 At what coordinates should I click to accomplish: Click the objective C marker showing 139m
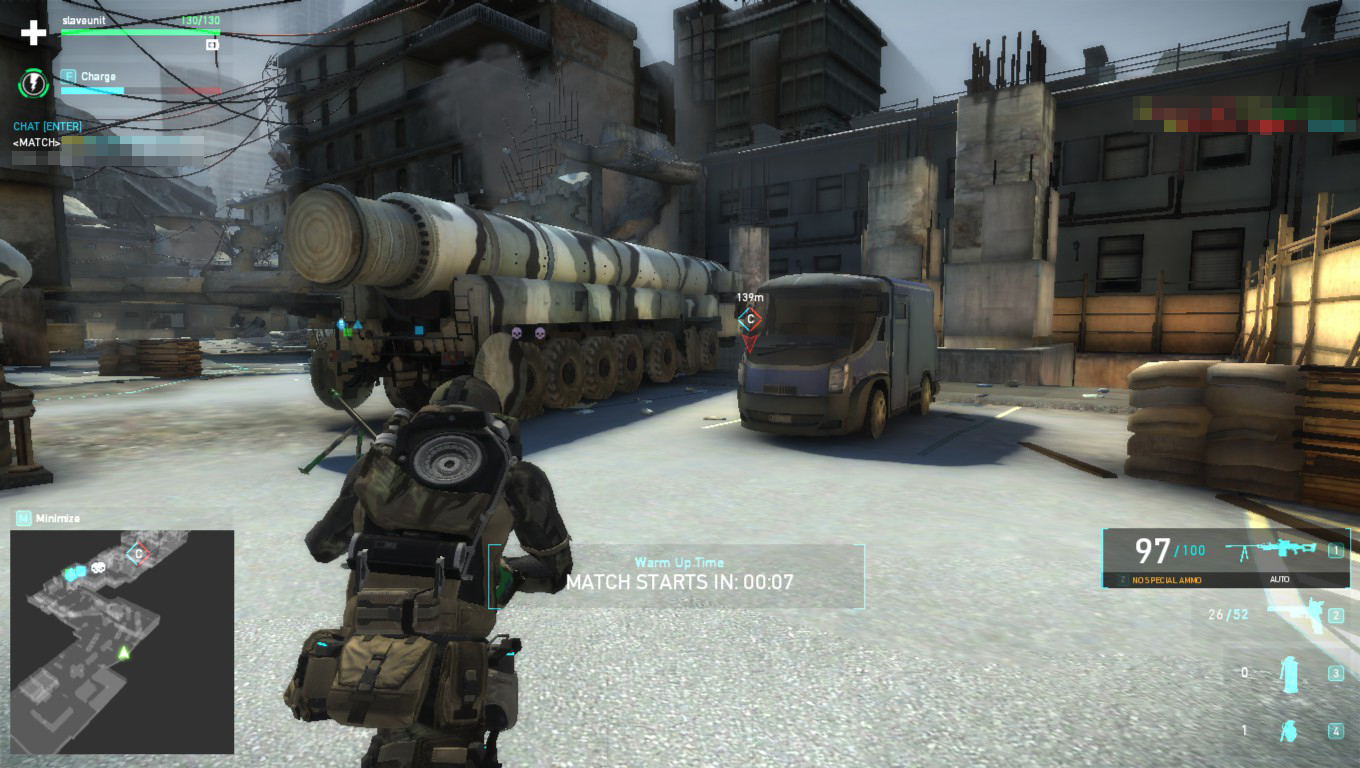(x=749, y=319)
